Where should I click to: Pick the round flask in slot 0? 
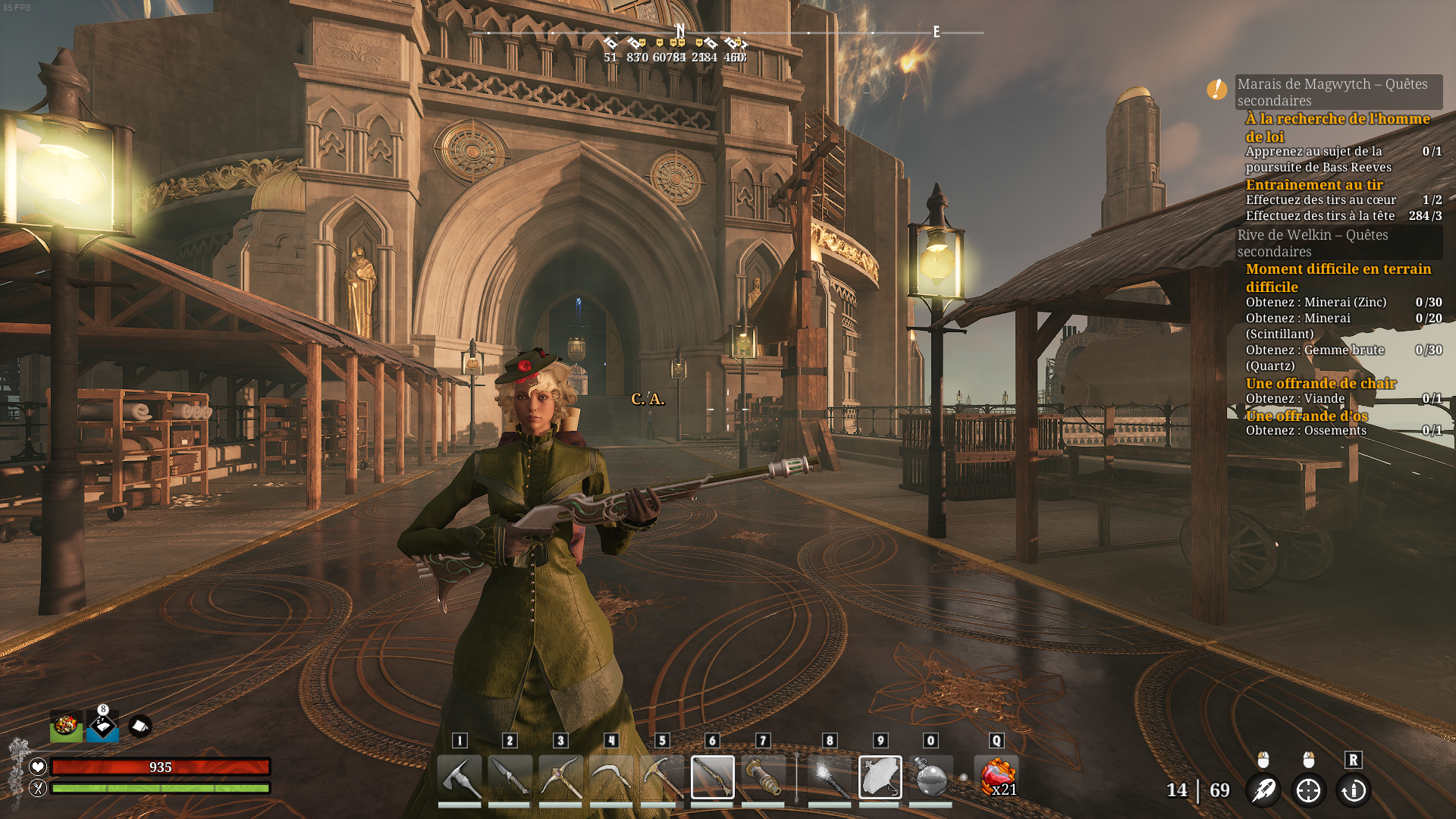(931, 777)
